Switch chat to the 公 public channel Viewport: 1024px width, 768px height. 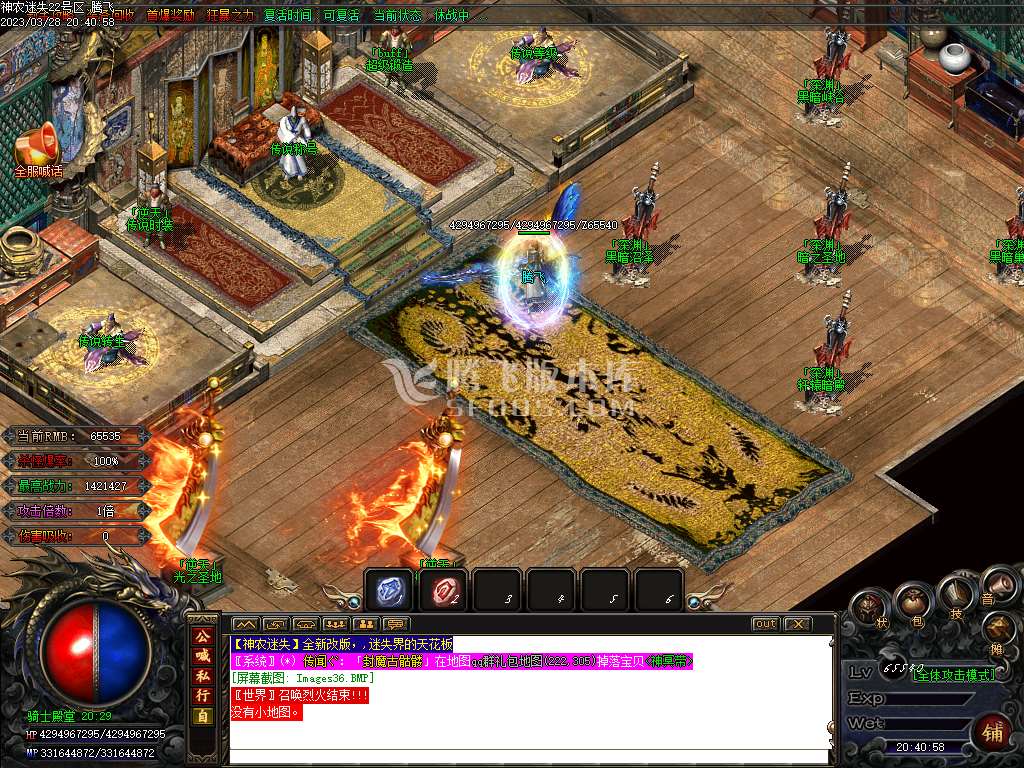pos(203,635)
